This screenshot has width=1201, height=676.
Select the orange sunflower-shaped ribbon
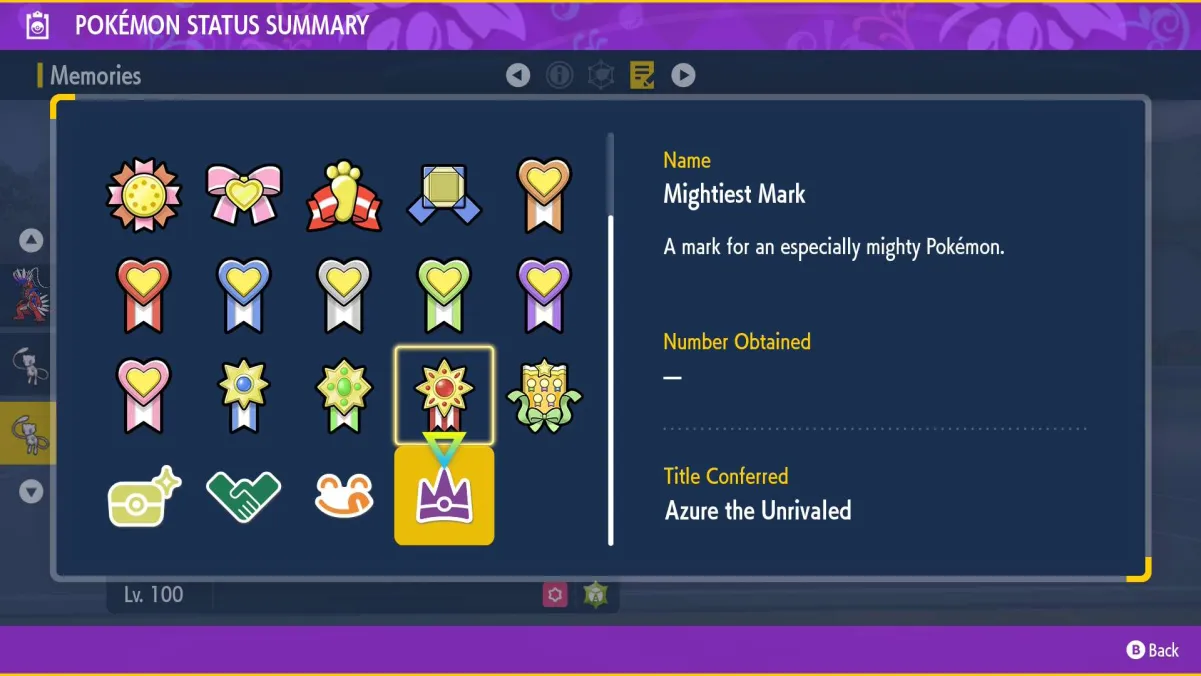click(x=144, y=194)
